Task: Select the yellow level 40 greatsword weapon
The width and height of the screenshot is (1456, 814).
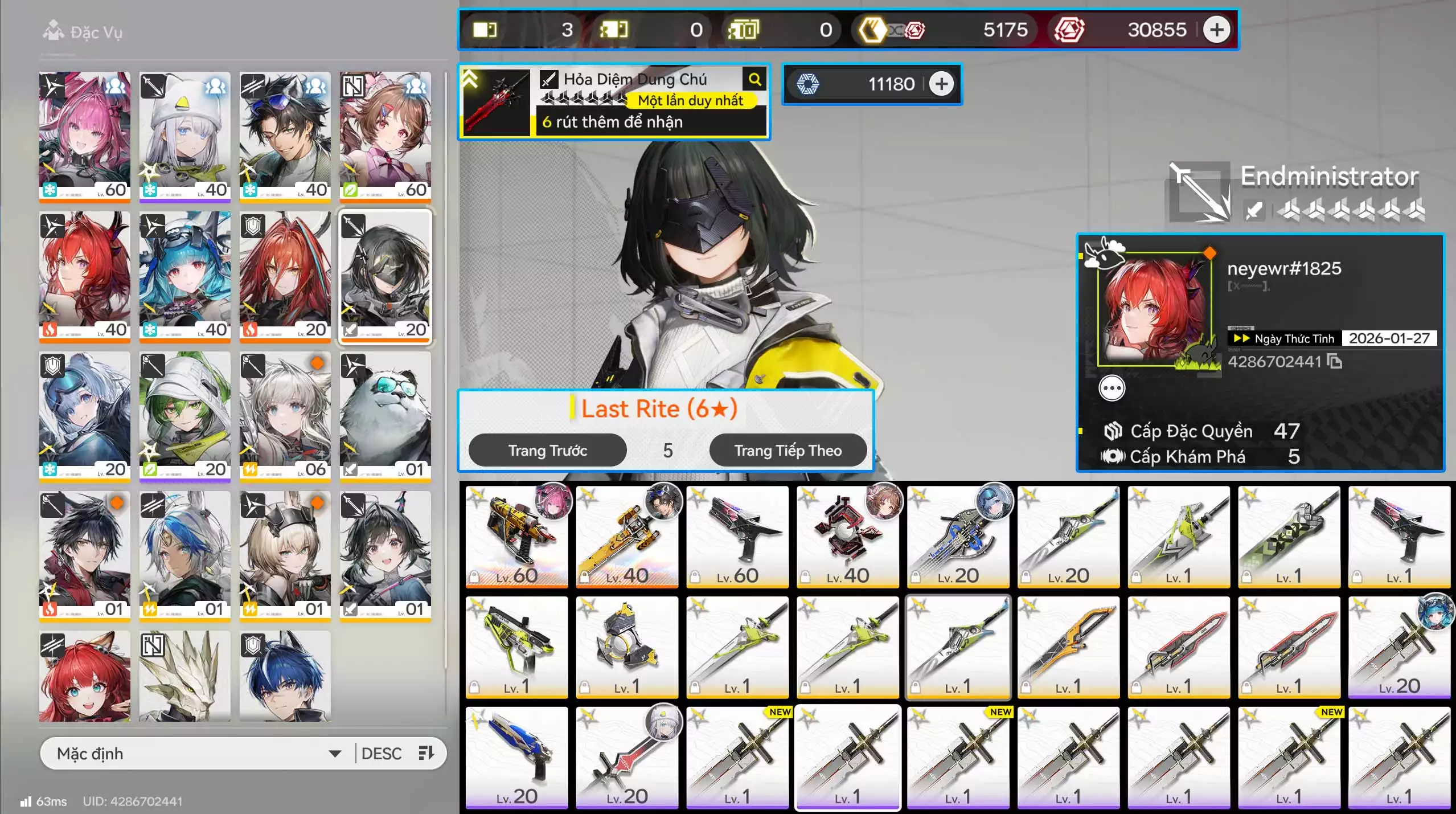Action: tap(627, 536)
